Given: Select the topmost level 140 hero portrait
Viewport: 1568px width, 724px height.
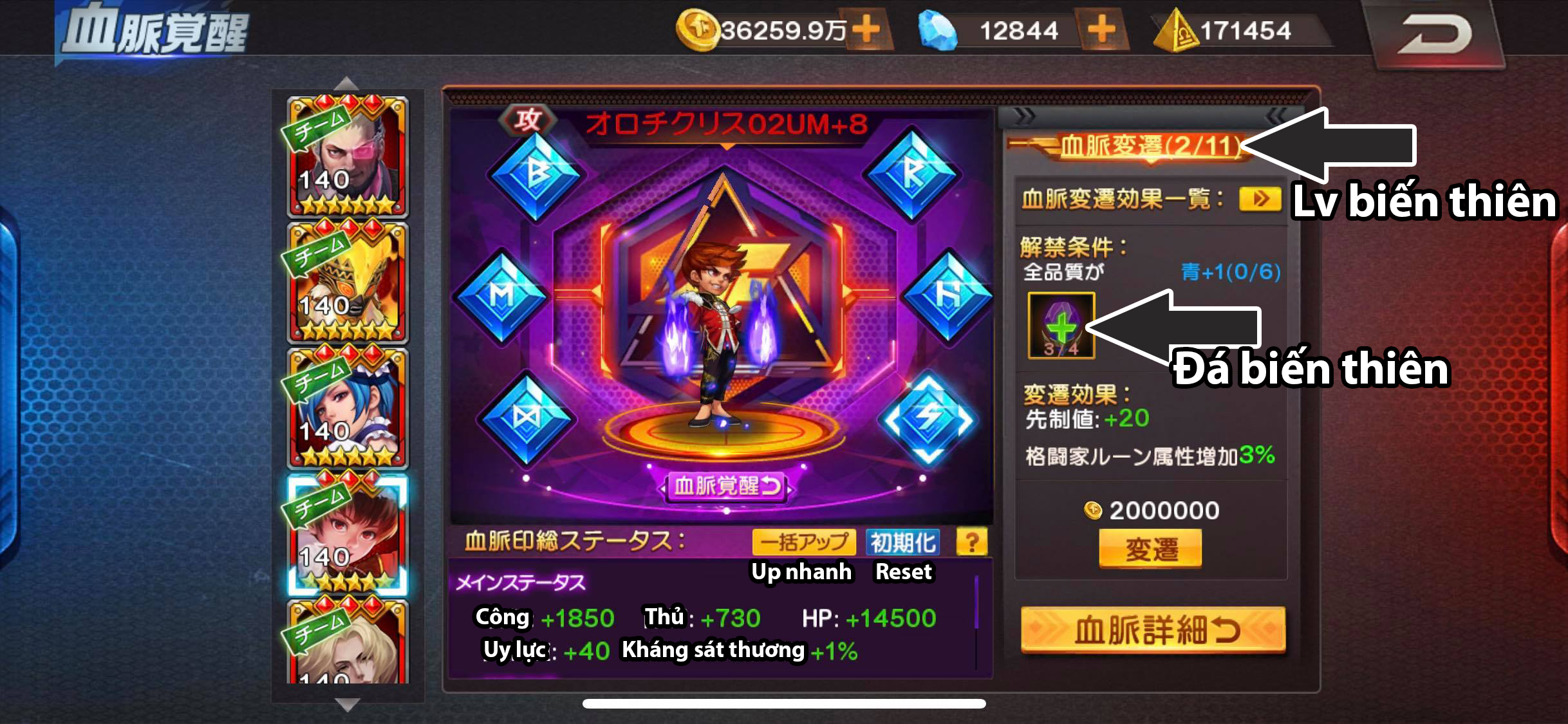Looking at the screenshot, I should (348, 154).
